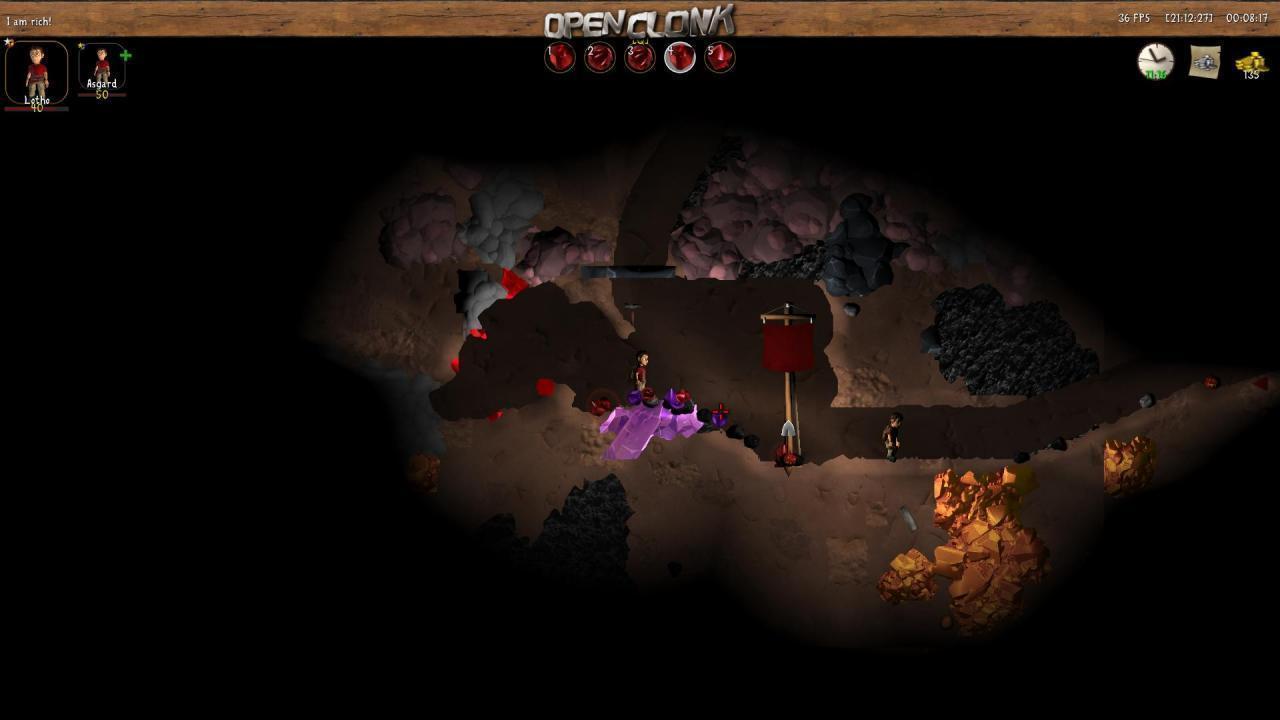Select ruby in inventory slot 1

(560, 58)
